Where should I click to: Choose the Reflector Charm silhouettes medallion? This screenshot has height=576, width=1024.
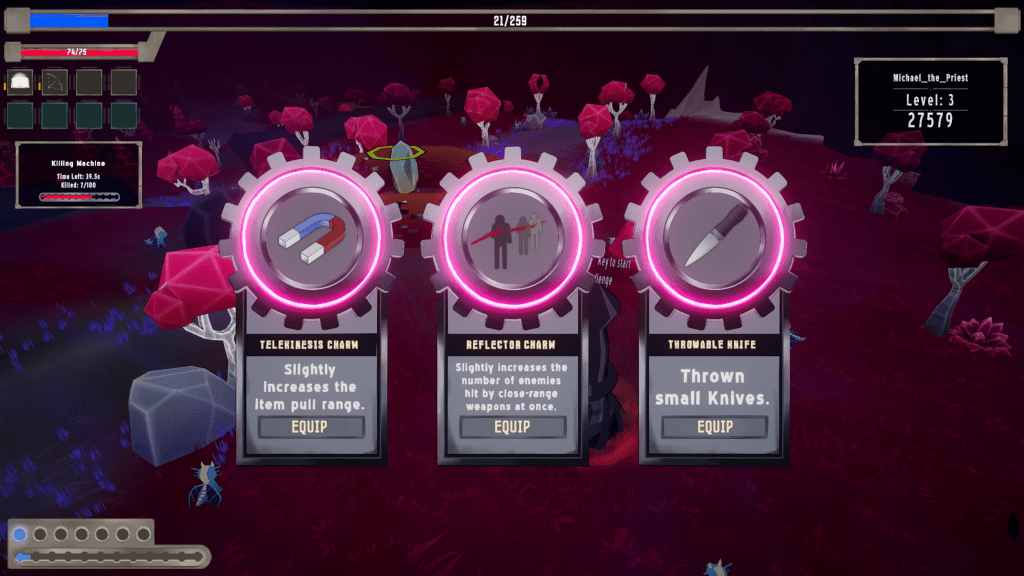coord(512,236)
